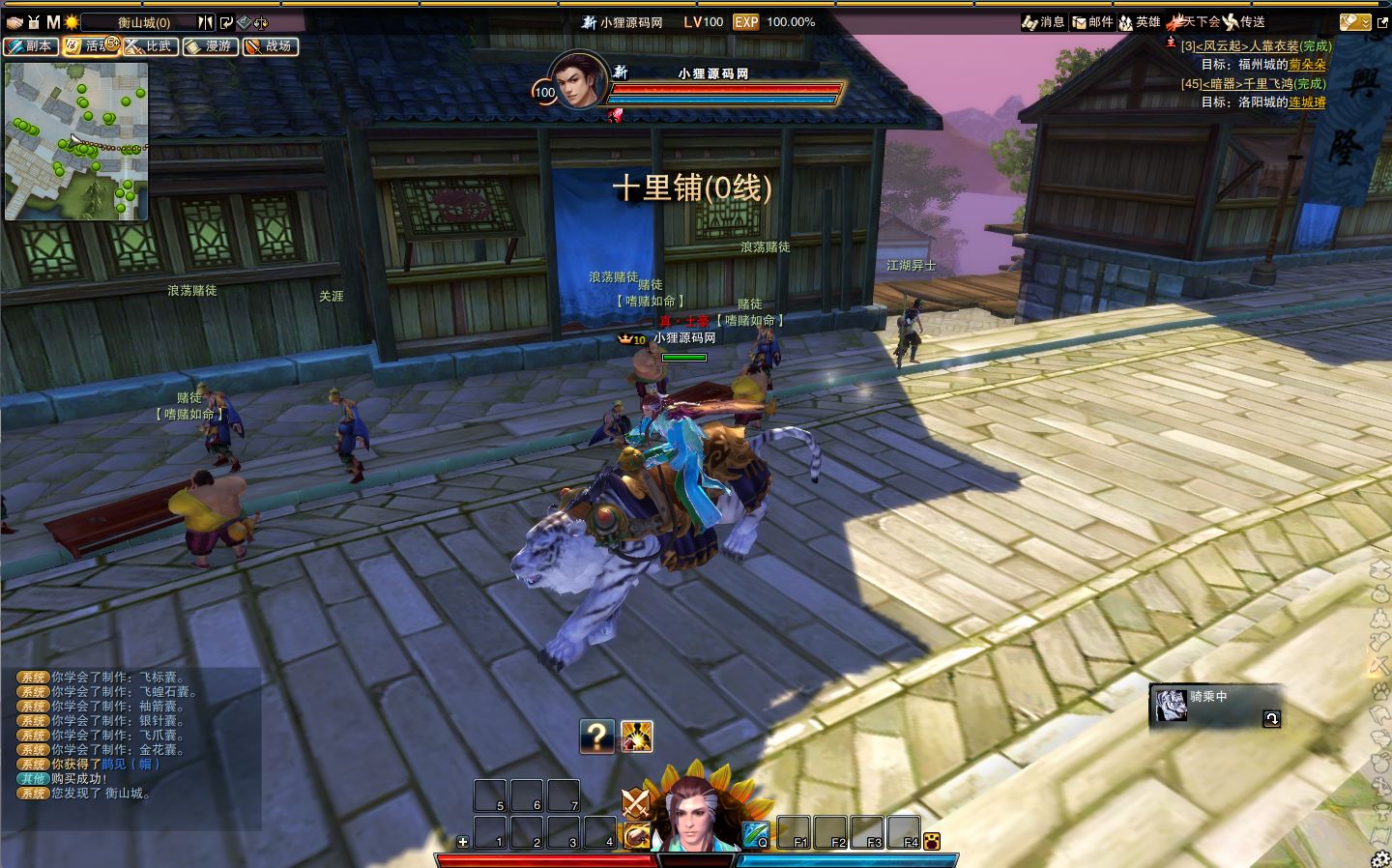Dismount using the 骑乘中 panel button
Screen dimensions: 1392x868
(1271, 718)
